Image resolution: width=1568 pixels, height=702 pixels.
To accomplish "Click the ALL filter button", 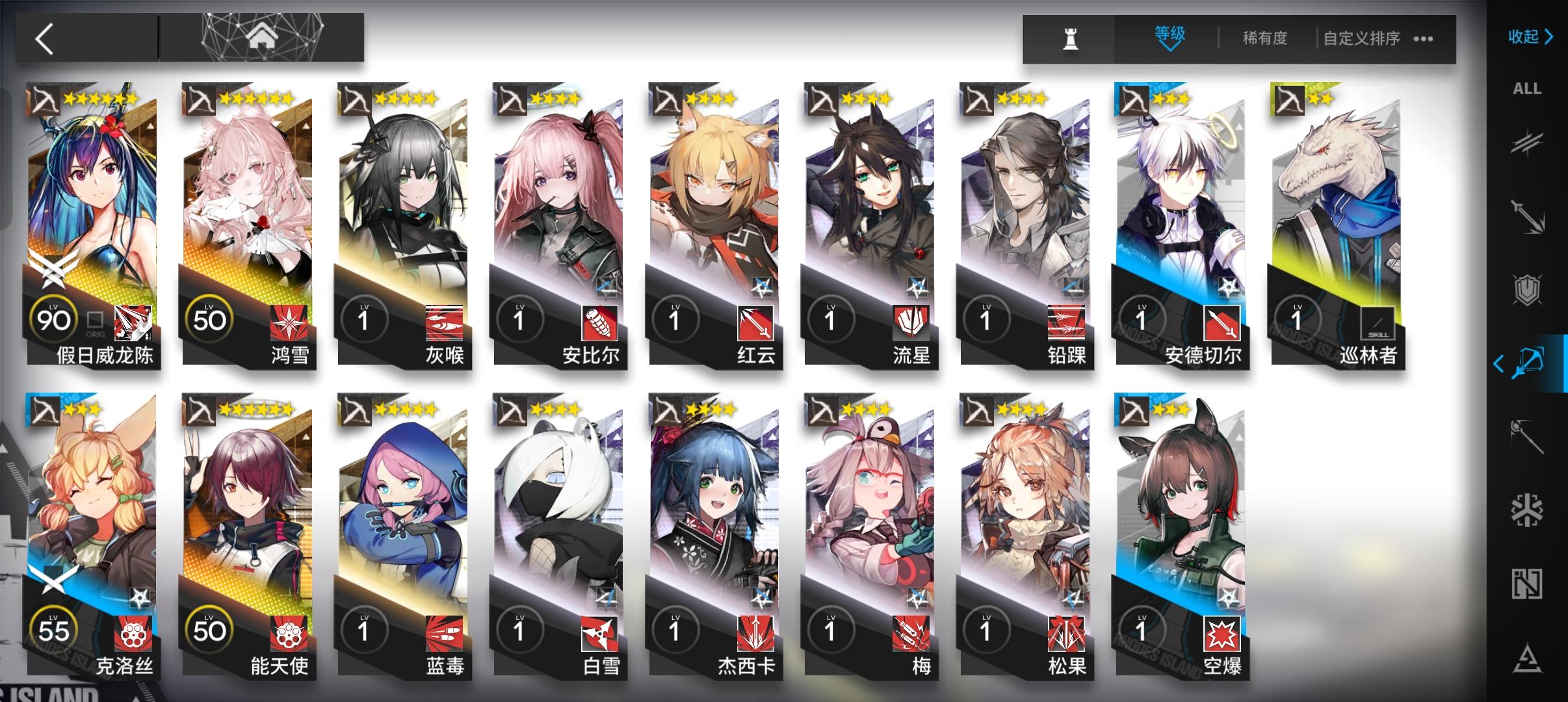I will coord(1528,89).
